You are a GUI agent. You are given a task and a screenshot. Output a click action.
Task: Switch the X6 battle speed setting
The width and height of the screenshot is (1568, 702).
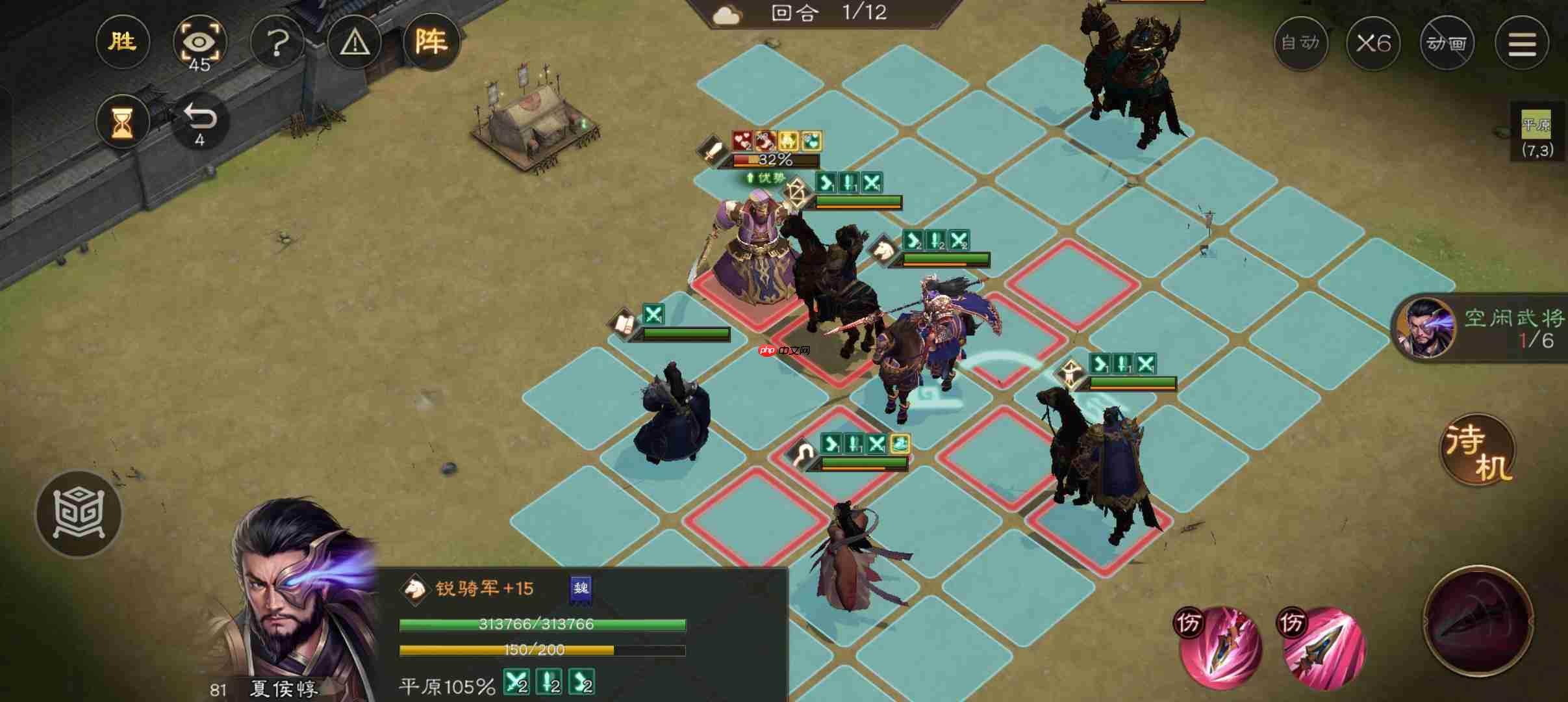(x=1375, y=42)
